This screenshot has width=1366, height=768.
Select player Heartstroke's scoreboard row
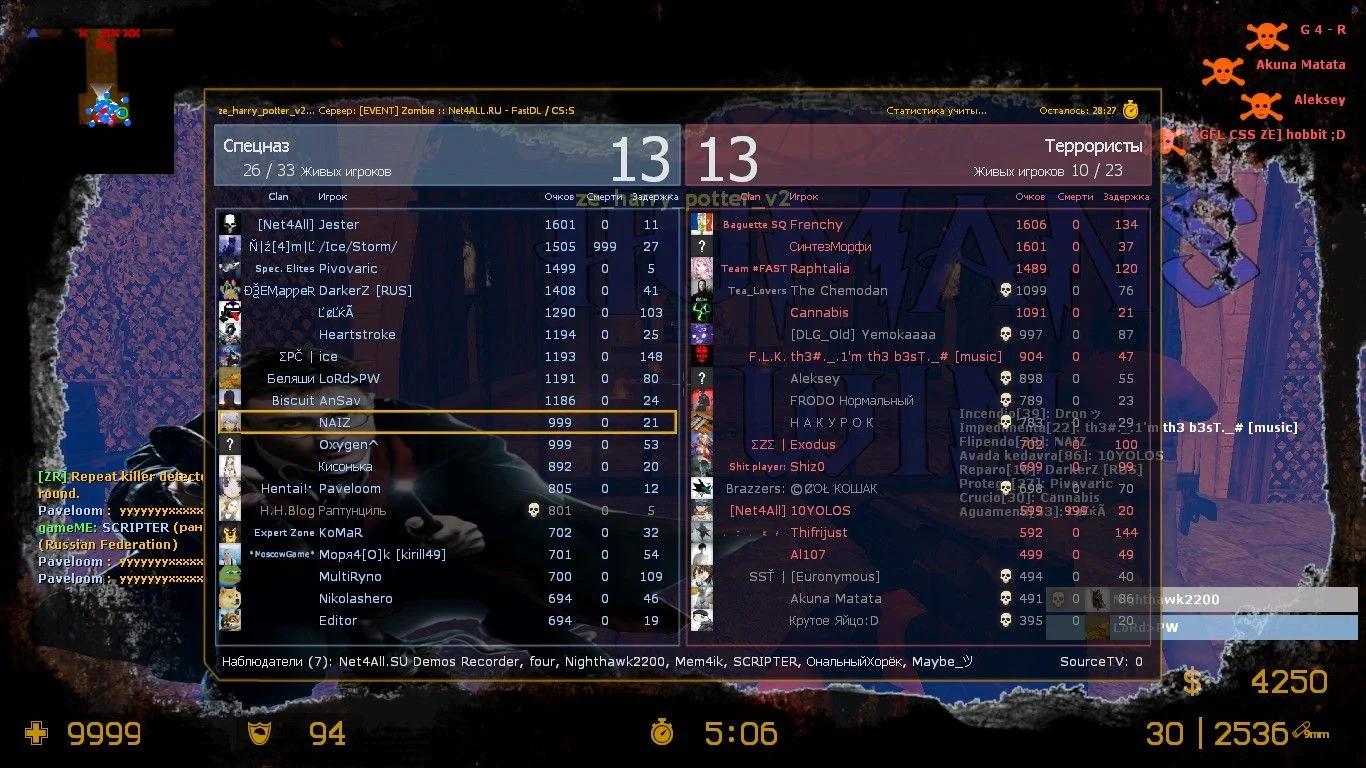tap(446, 335)
